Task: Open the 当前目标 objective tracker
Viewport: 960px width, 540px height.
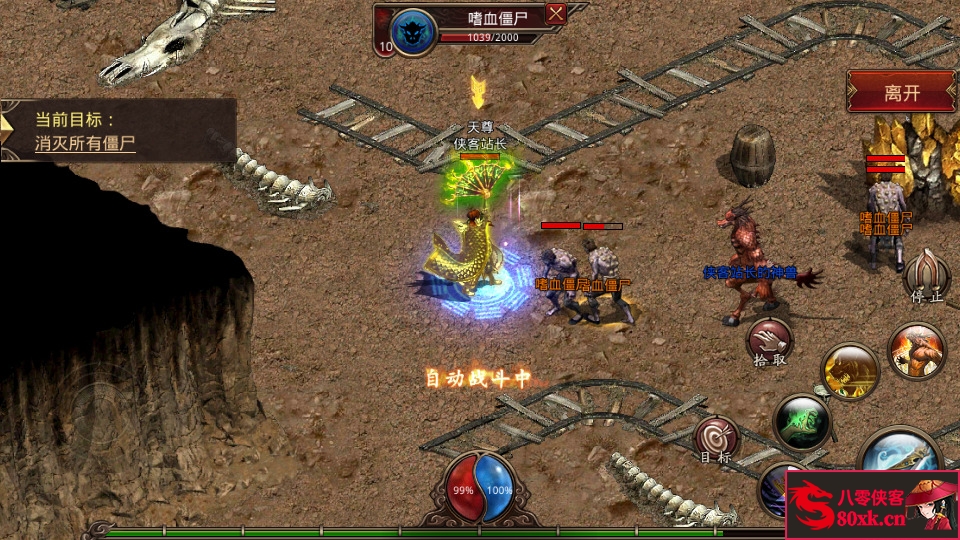Action: coord(118,130)
